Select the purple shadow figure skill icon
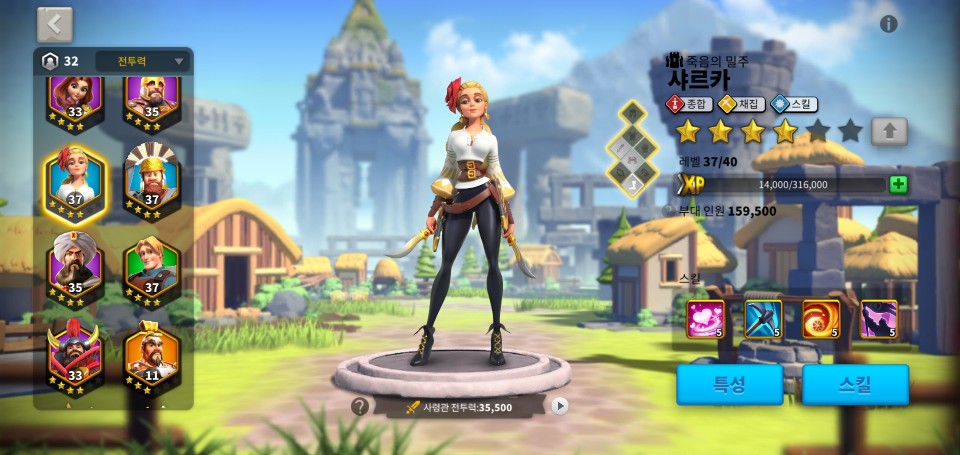The width and height of the screenshot is (960, 455). tap(879, 319)
